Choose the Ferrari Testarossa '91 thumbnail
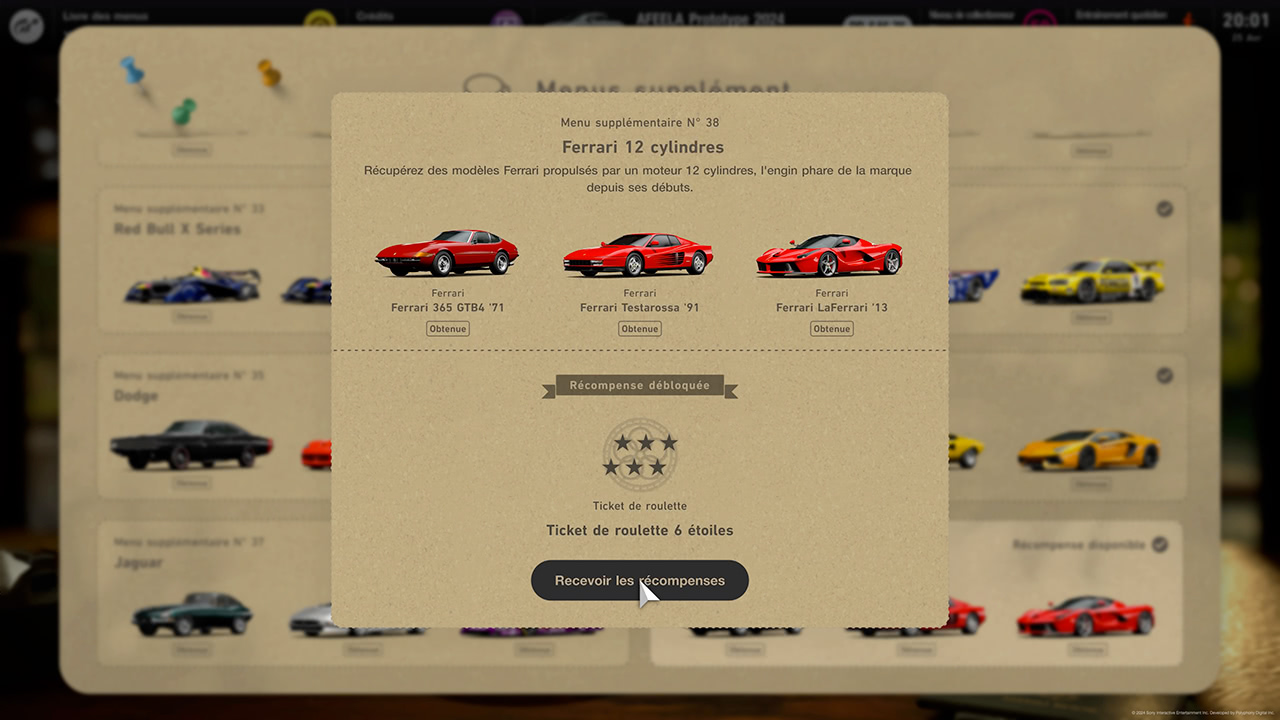 638,255
